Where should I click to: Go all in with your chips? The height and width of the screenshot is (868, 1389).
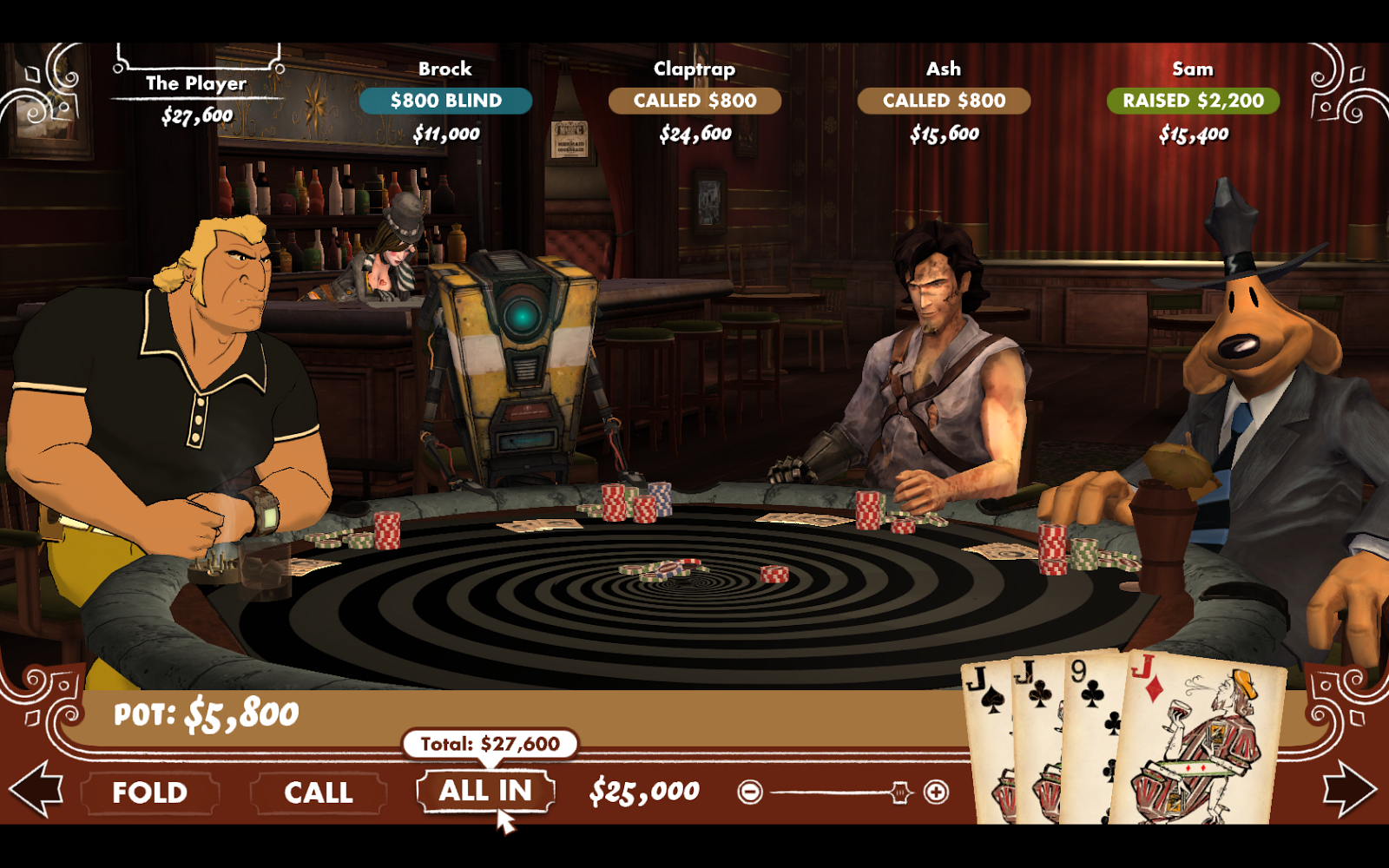[485, 791]
